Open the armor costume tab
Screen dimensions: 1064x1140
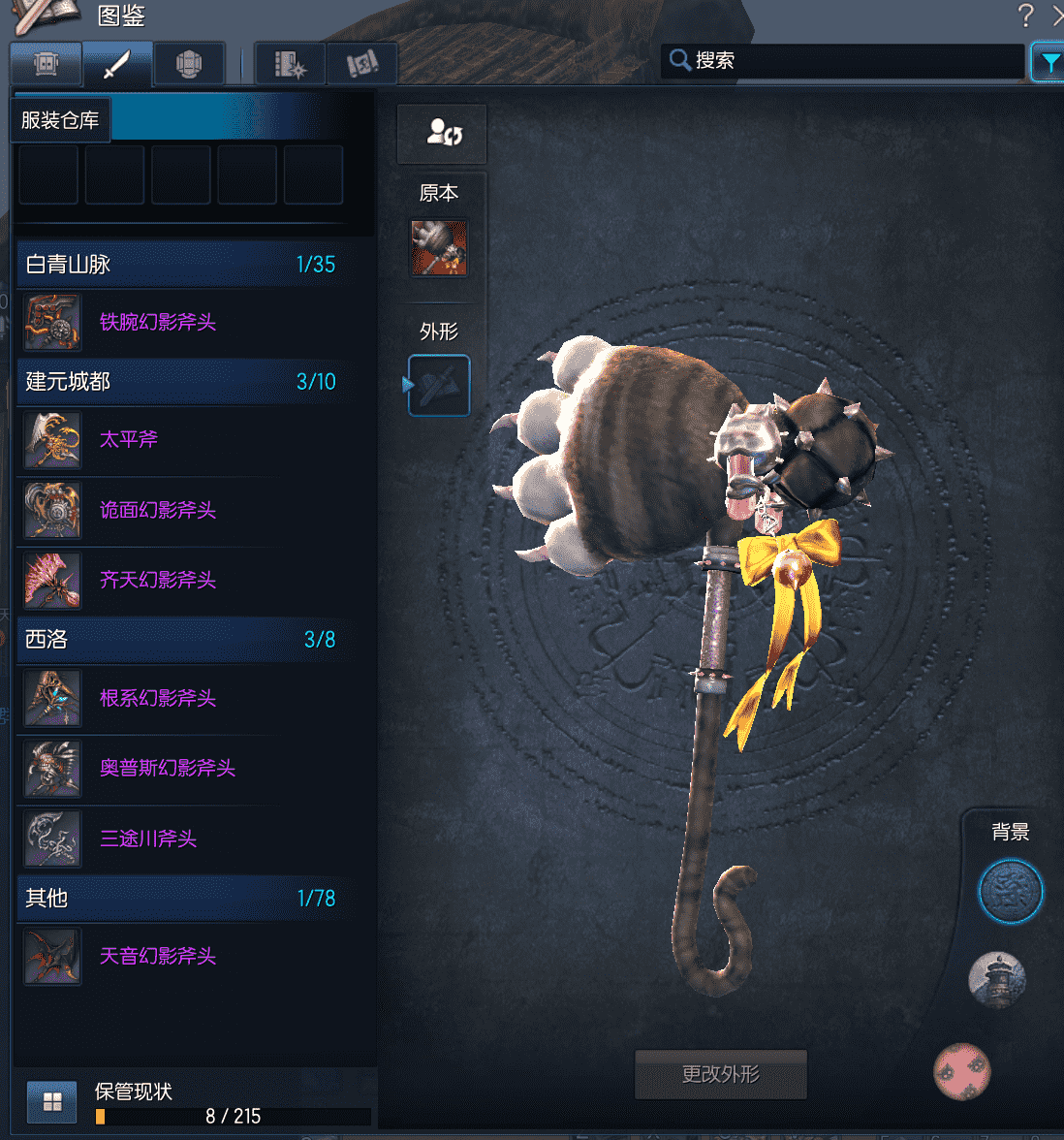point(189,65)
